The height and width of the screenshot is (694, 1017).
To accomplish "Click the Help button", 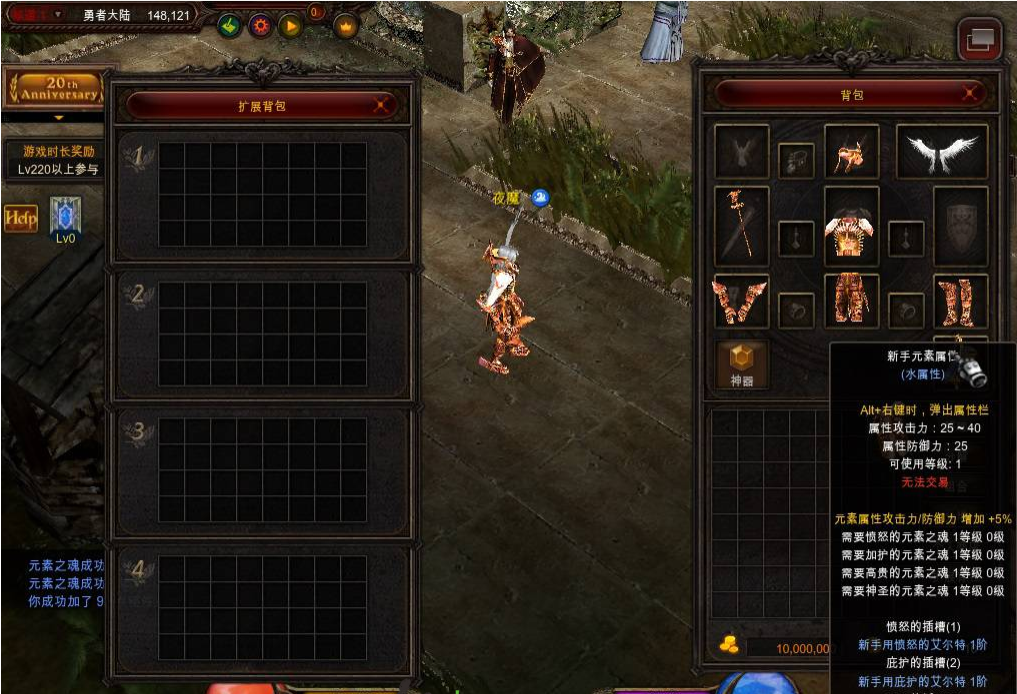I will pos(20,217).
